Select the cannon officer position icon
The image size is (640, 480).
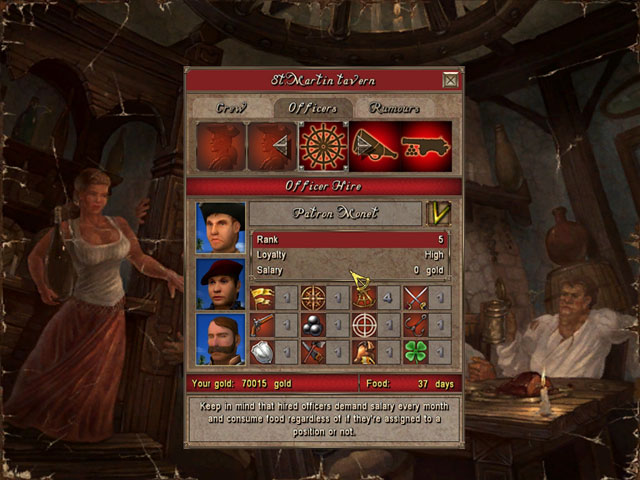click(426, 146)
